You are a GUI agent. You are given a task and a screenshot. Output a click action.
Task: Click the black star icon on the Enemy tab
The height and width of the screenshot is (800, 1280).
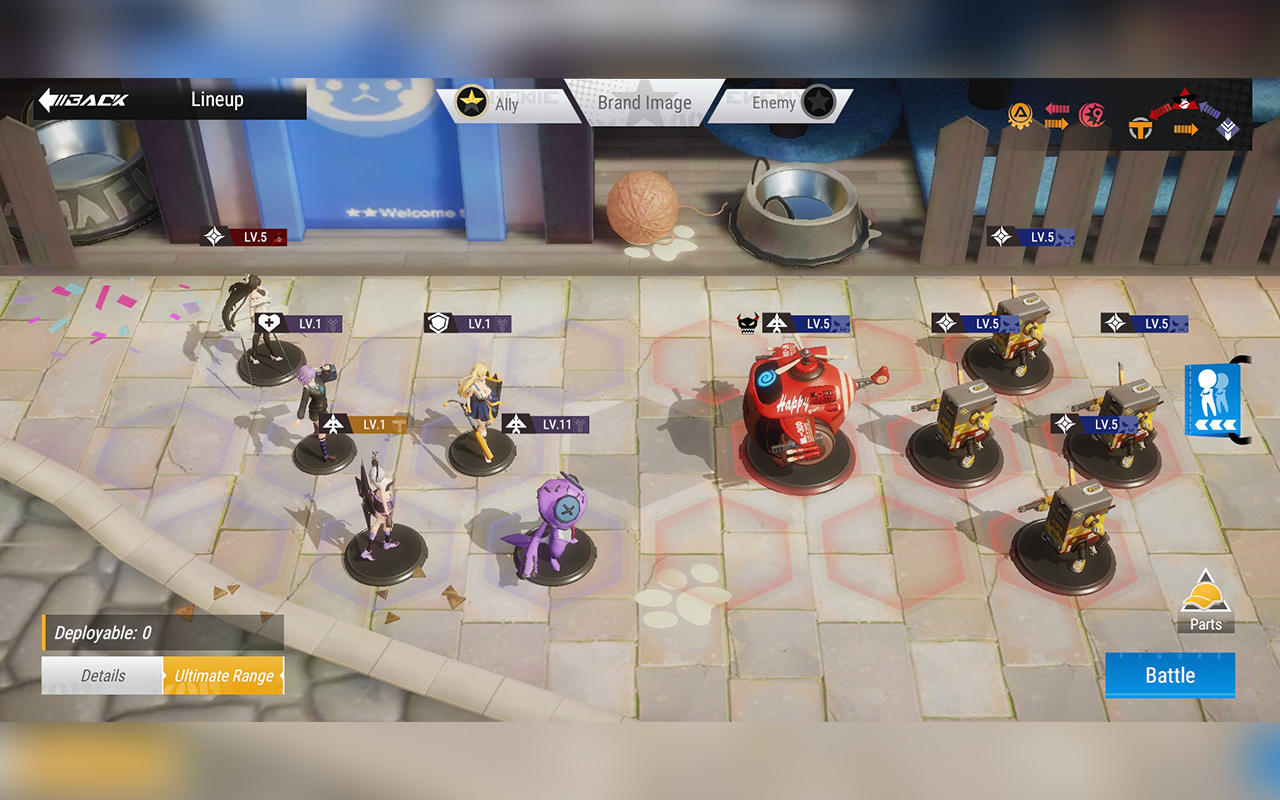tap(819, 102)
